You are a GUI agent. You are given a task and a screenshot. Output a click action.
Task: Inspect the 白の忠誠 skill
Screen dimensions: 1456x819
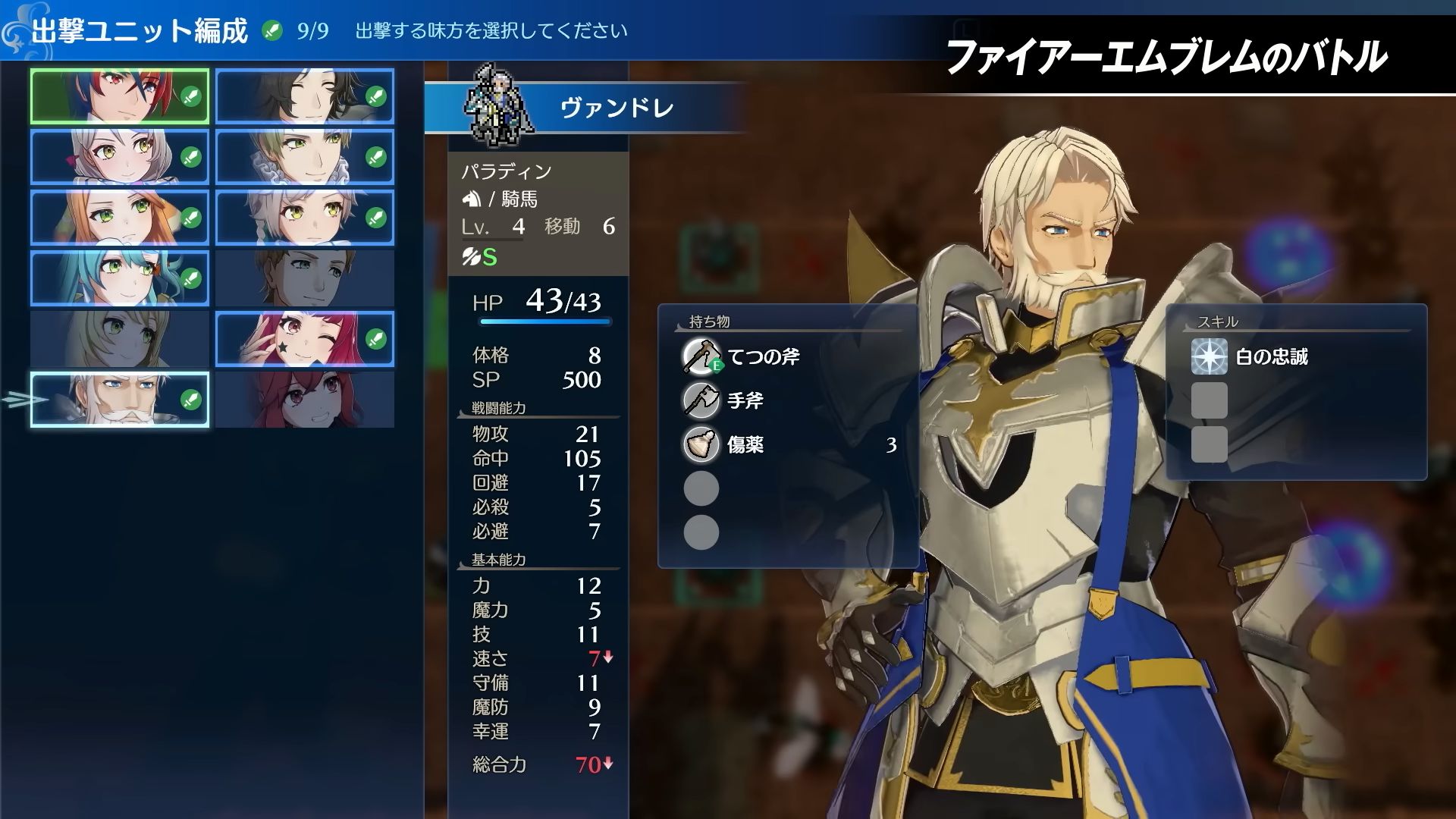pos(1271,356)
